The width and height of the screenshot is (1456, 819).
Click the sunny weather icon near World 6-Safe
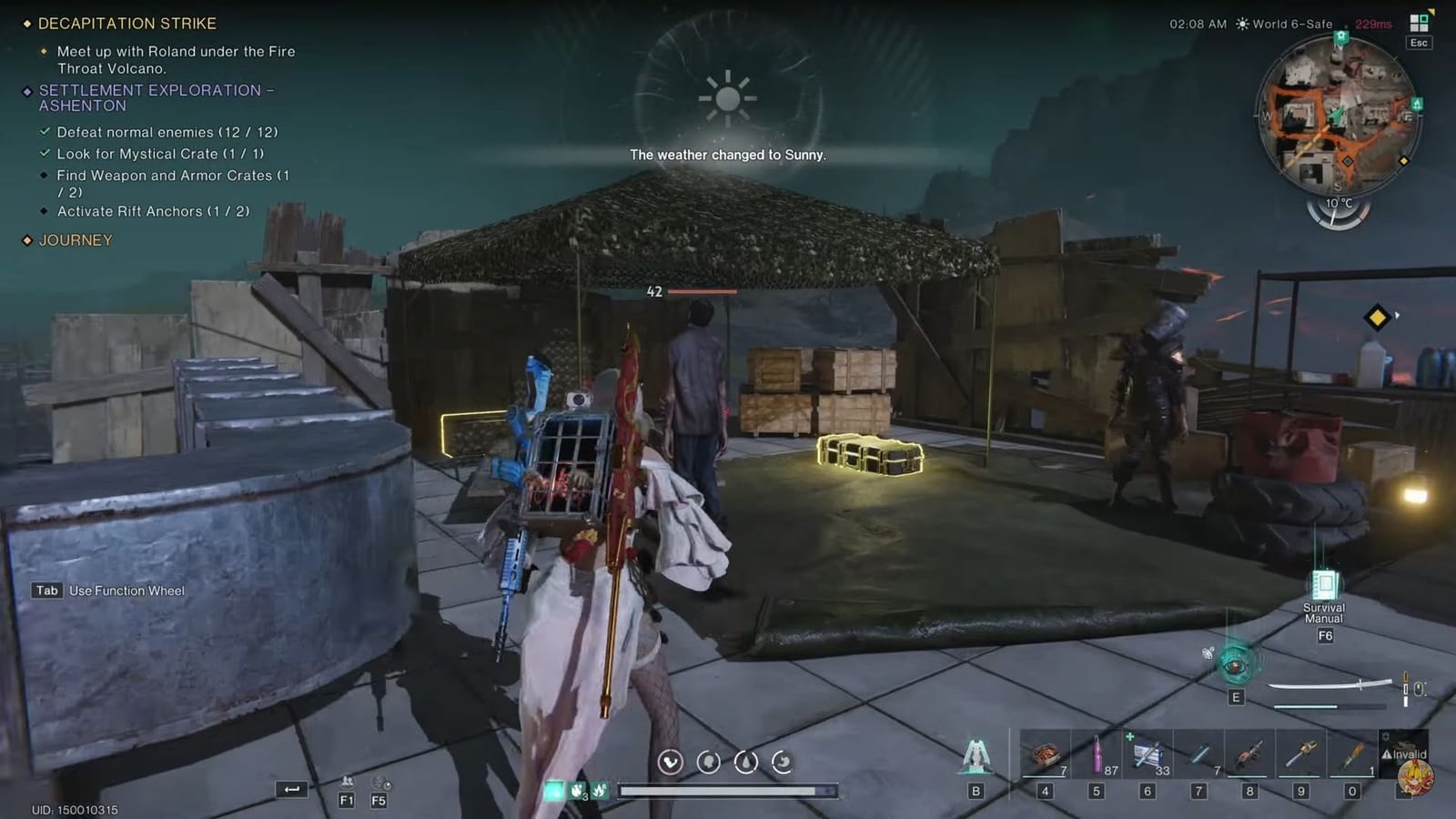point(1241,24)
